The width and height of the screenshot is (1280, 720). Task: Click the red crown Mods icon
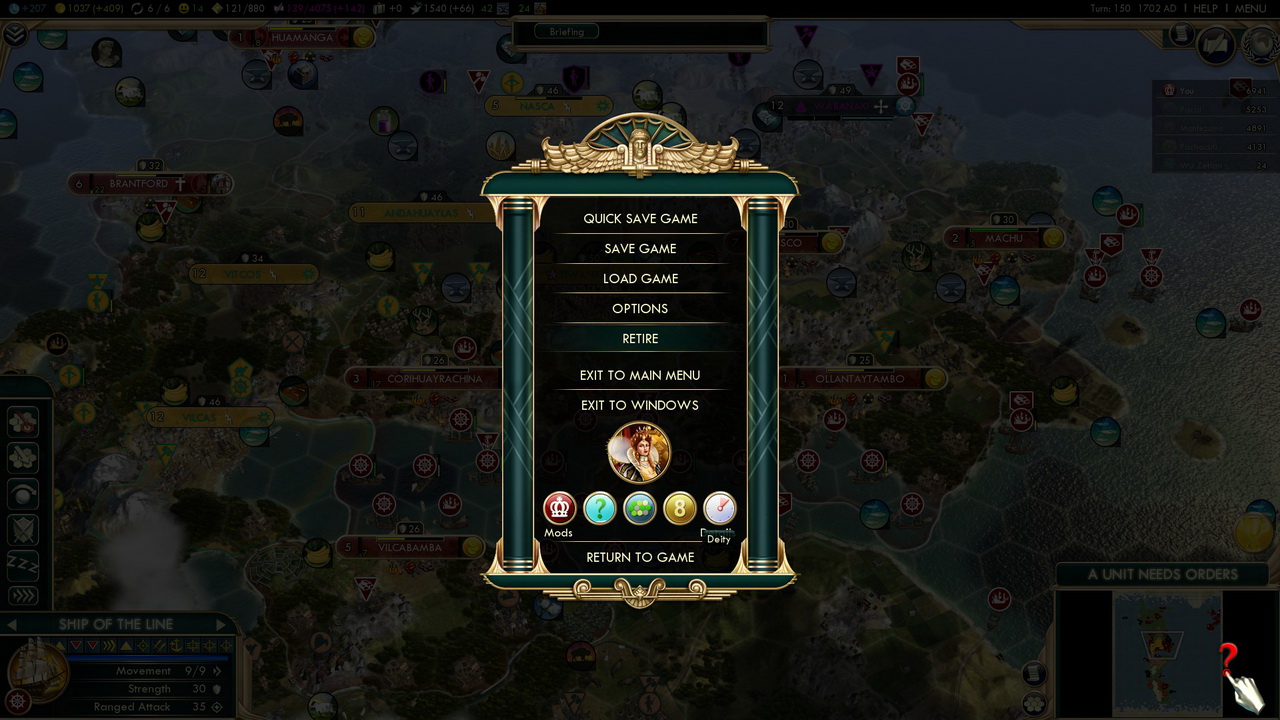click(559, 508)
